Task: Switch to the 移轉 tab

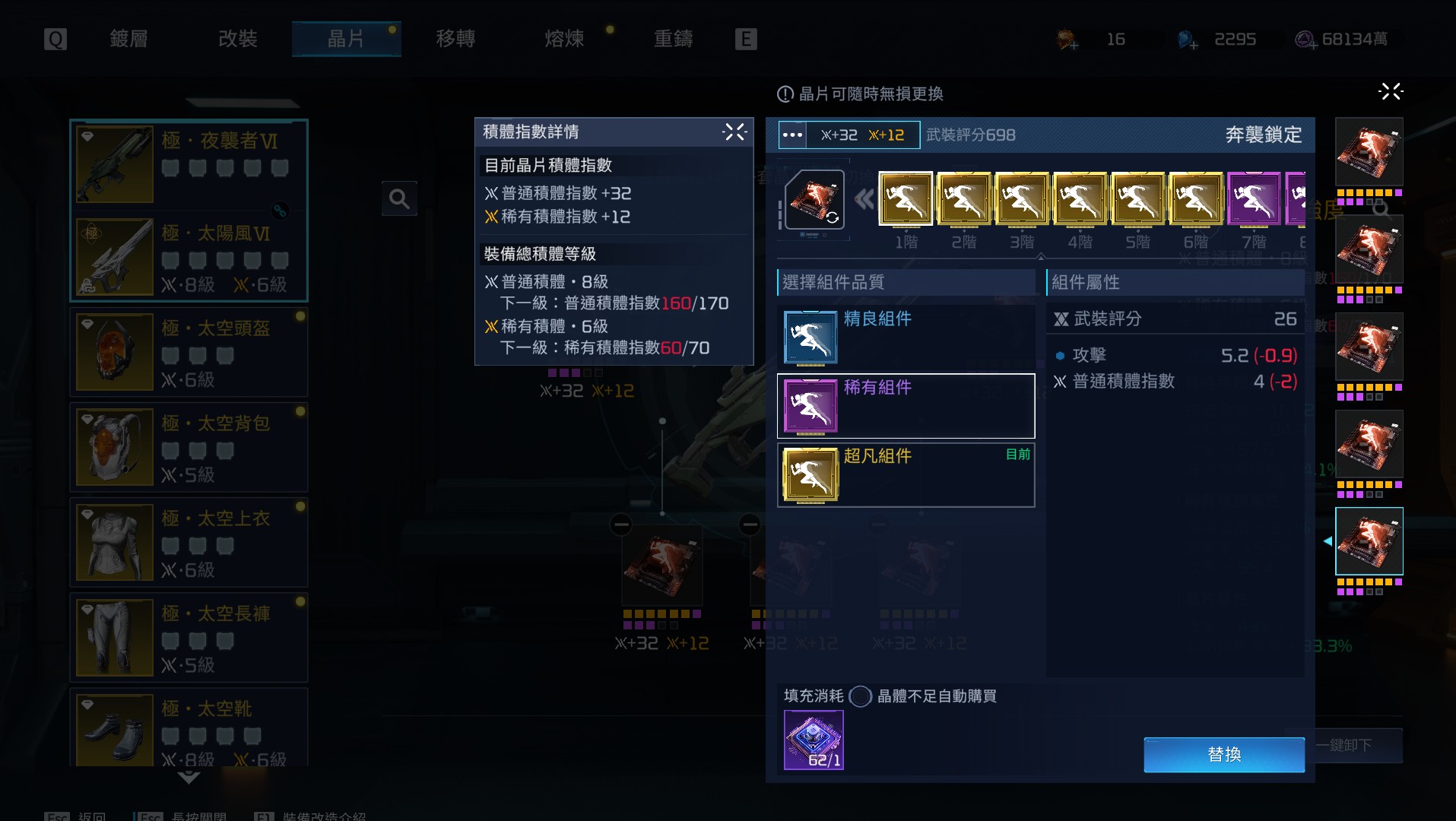Action: coord(455,39)
